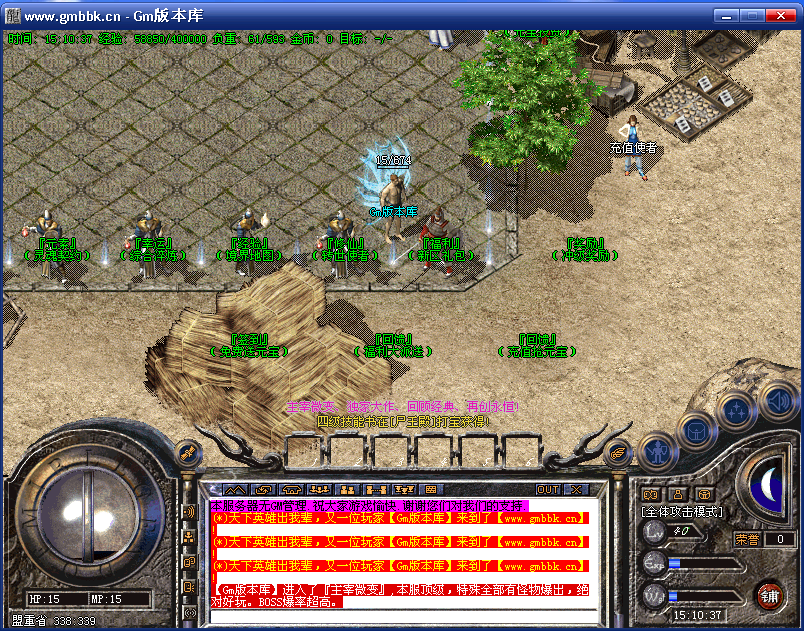Switch the 全体攻击模式 attack mode label
Viewport: 804px width, 631px height.
tap(682, 511)
